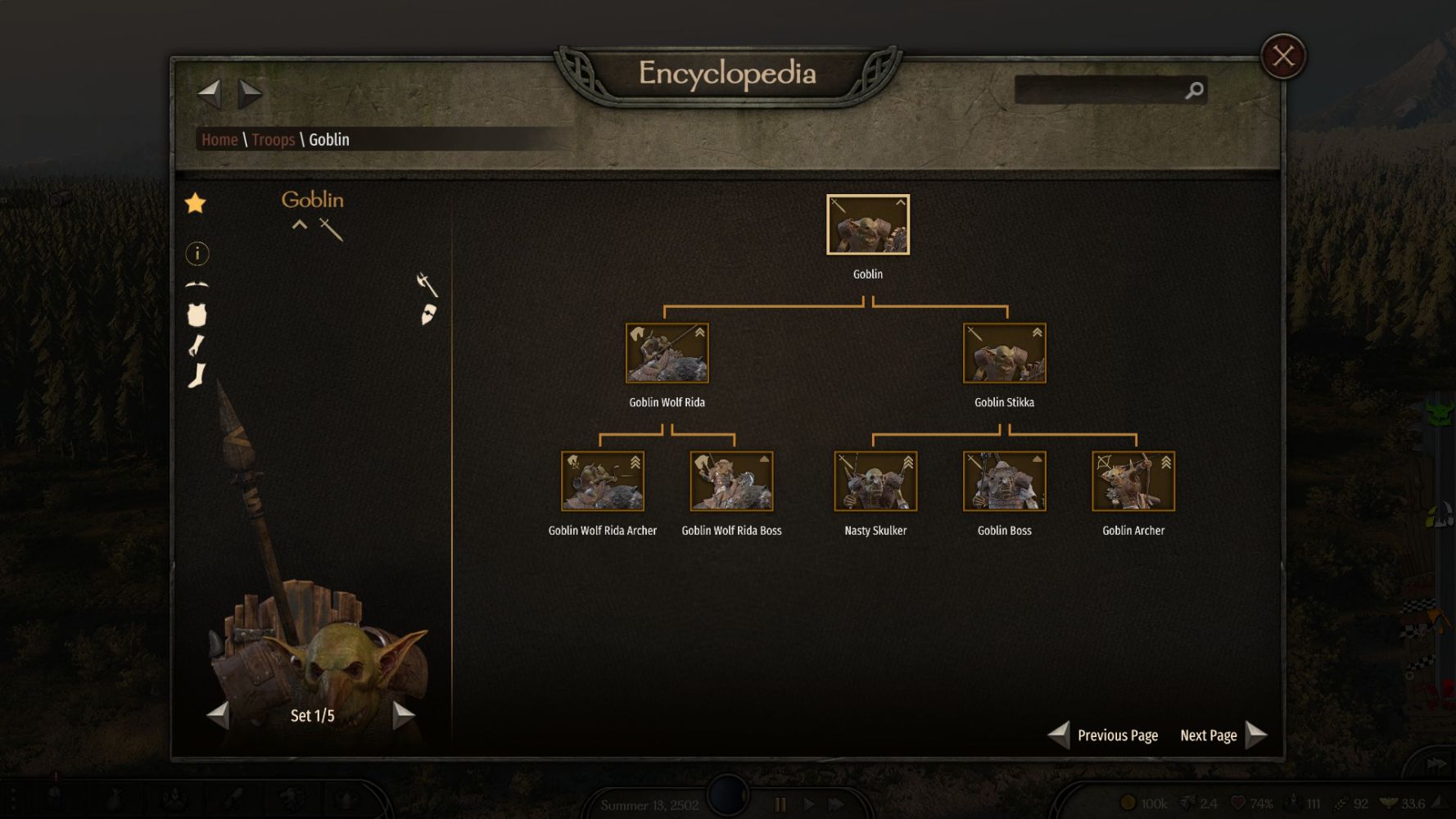Select the Goblin Wolf Rida Boss portrait
The width and height of the screenshot is (1456, 819).
731,482
